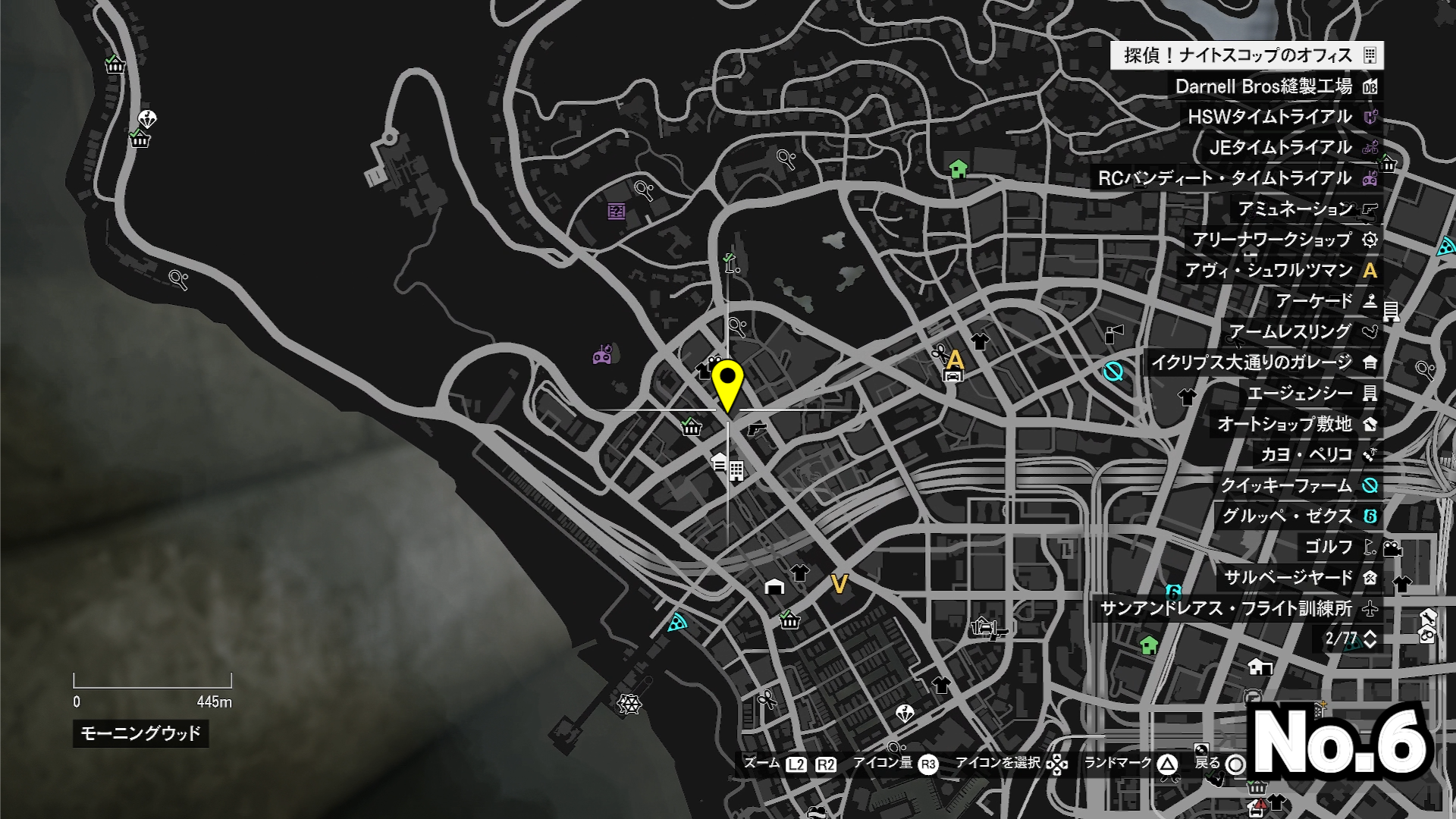Choose Darnell Bros縫製工場 in the legend

(x=1274, y=86)
